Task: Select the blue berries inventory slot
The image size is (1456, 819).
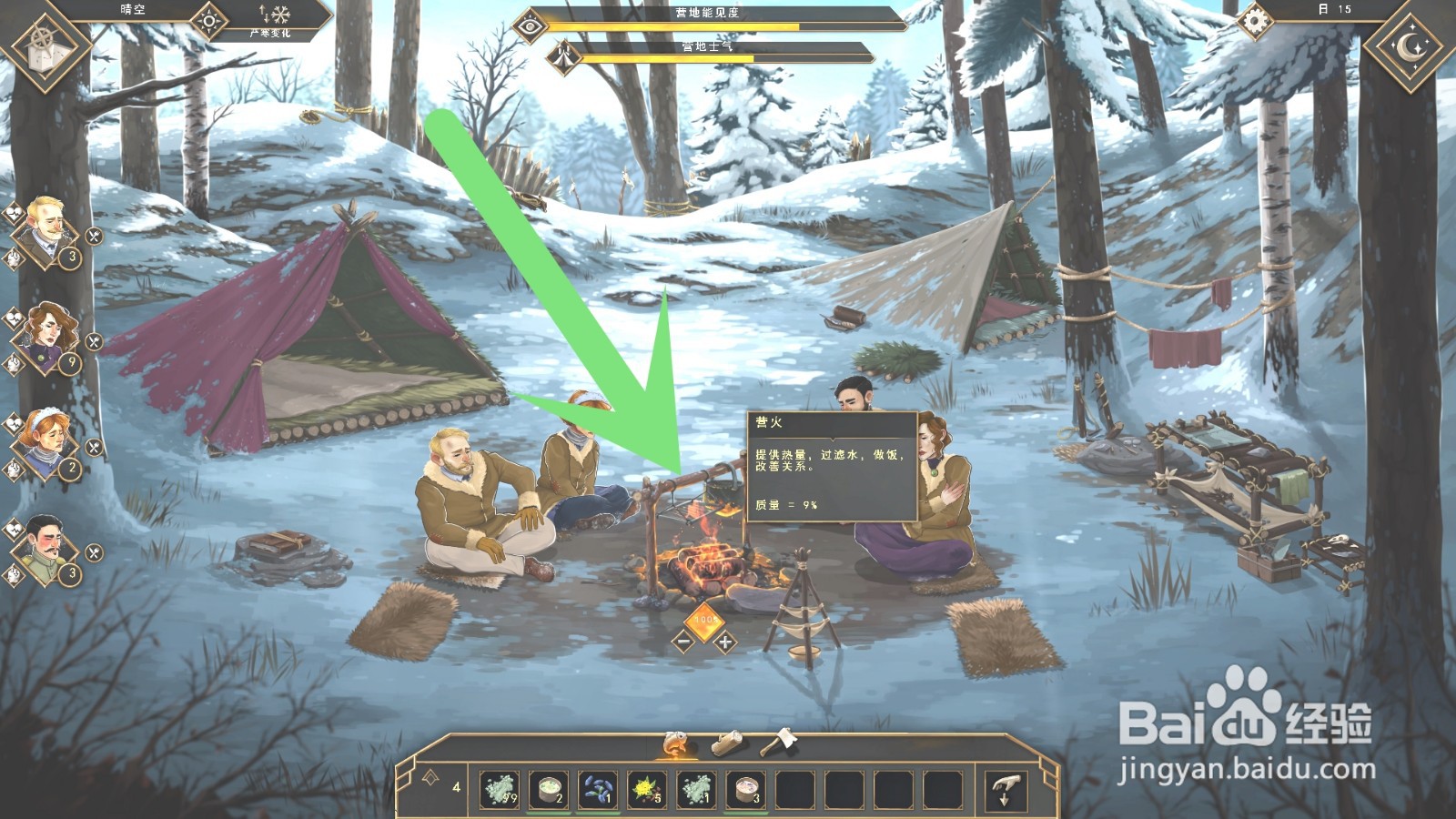Action: tap(597, 789)
